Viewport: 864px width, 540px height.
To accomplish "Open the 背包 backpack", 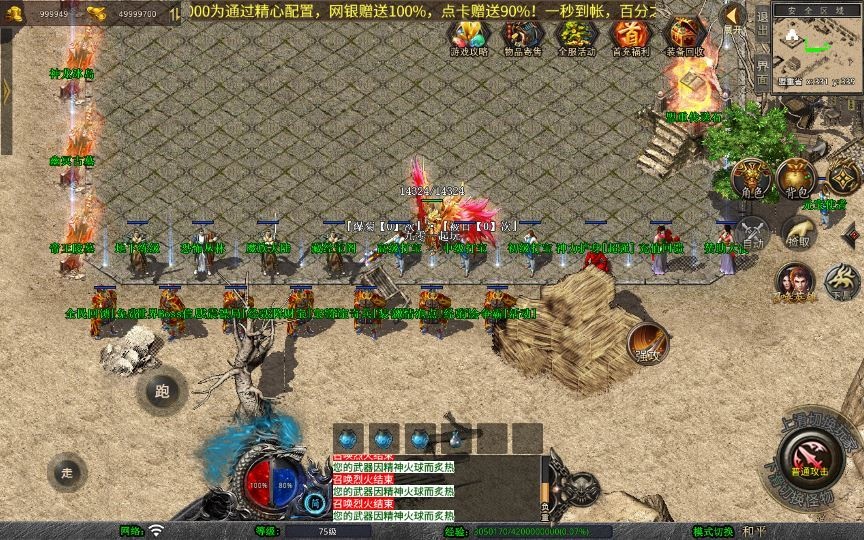I will click(x=796, y=178).
